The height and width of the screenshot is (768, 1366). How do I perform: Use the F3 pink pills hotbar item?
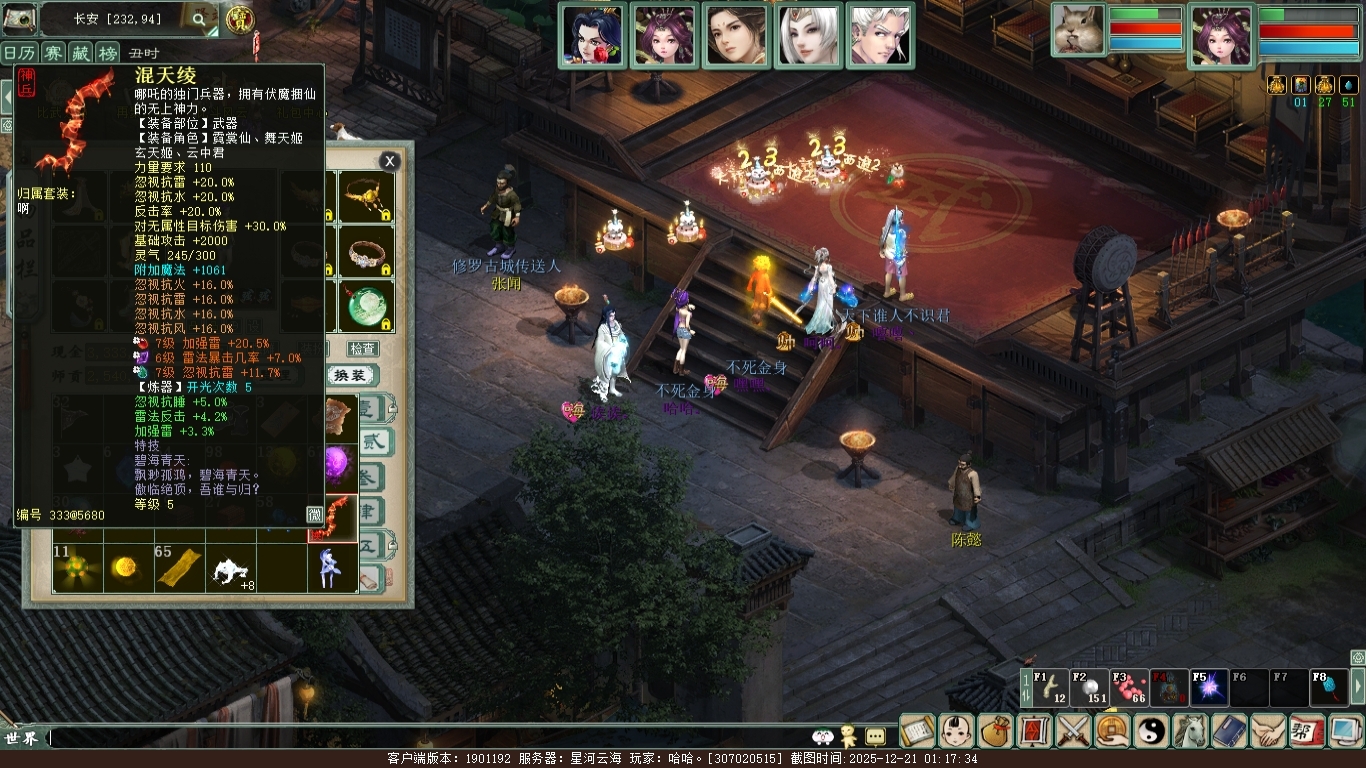(1129, 687)
